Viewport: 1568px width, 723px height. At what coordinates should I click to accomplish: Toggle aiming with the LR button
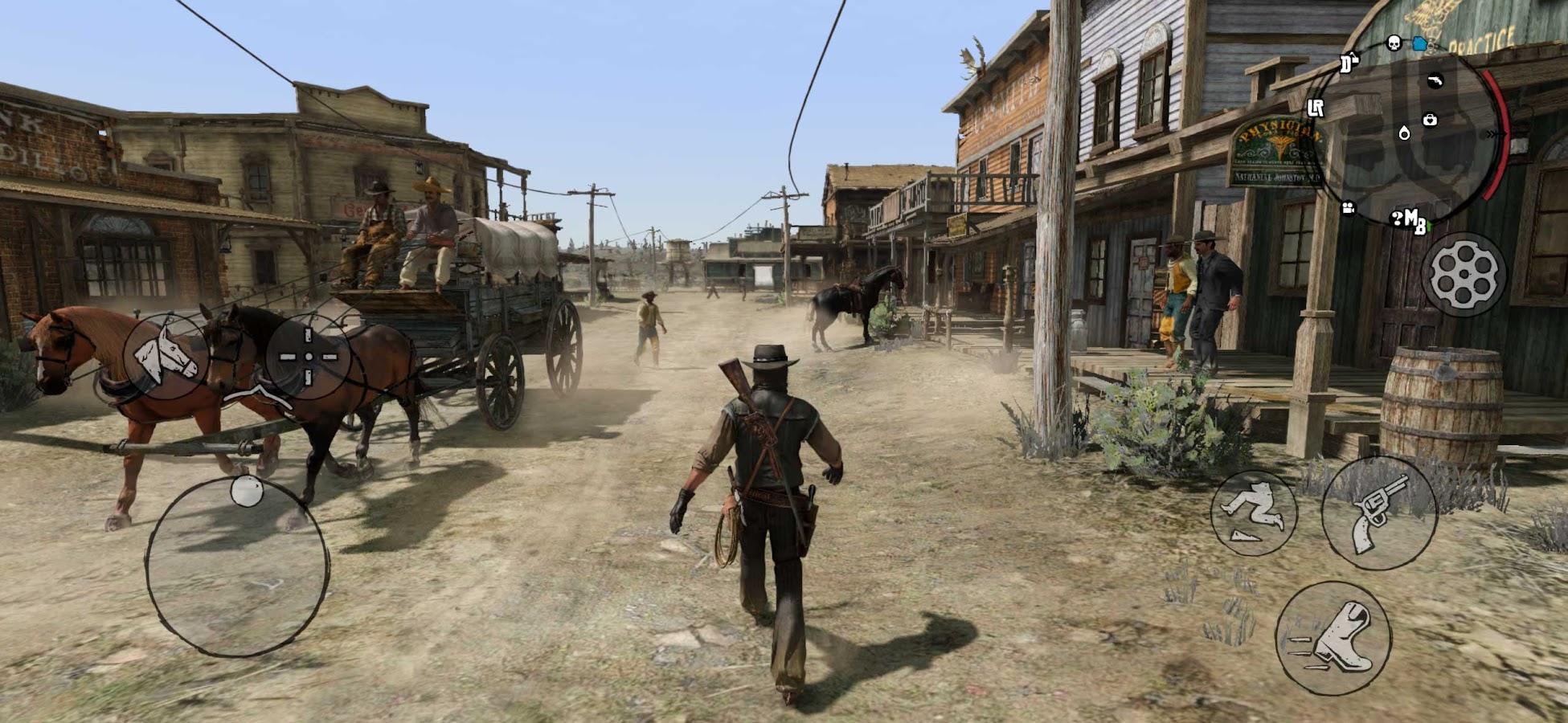(x=1317, y=108)
